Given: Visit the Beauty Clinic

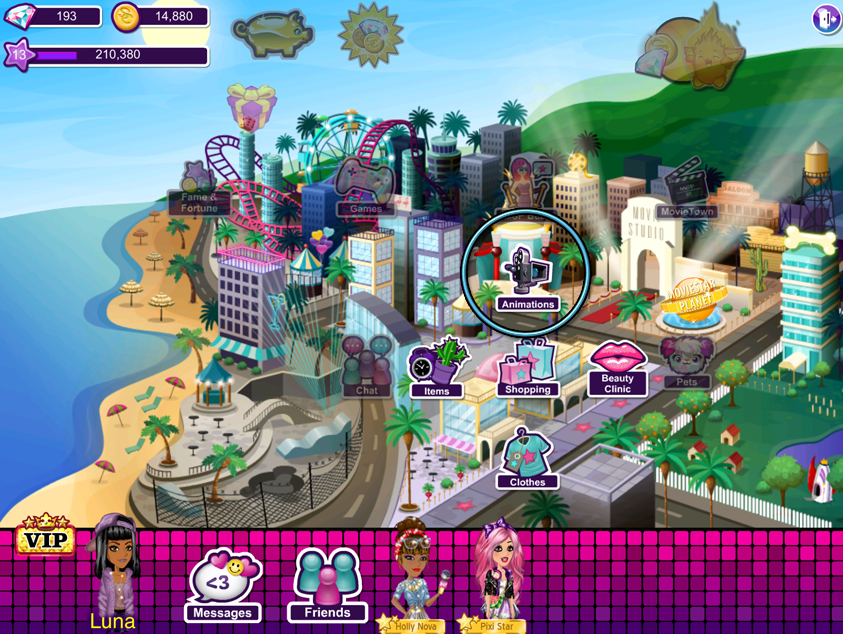Looking at the screenshot, I should coord(617,367).
